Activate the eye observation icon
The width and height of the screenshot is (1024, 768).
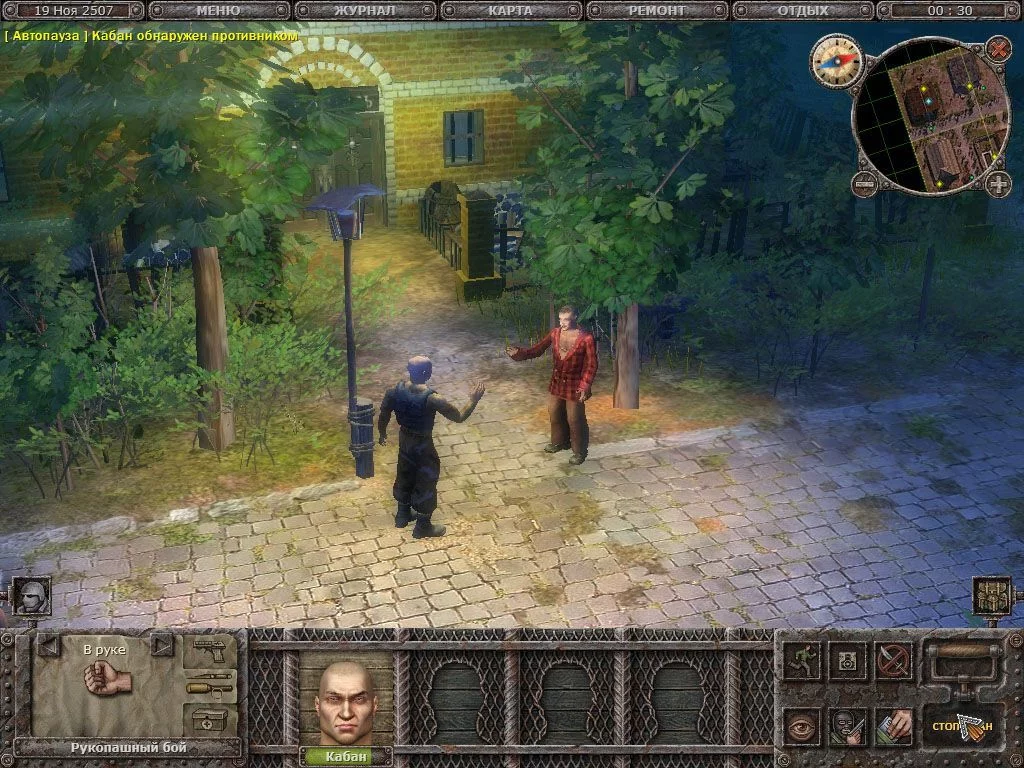[802, 728]
